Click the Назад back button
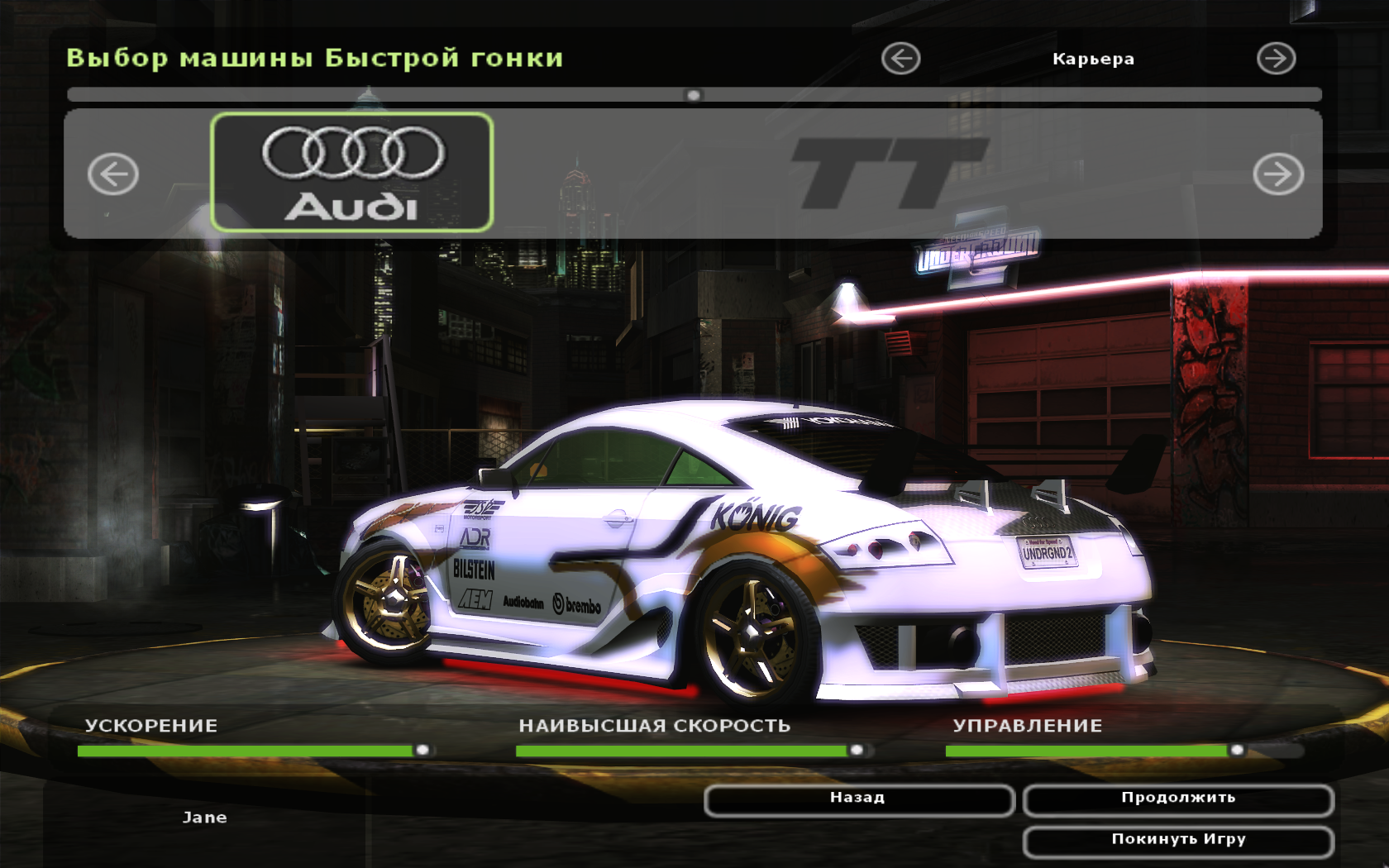Screen dimensions: 1389x868 pos(858,799)
